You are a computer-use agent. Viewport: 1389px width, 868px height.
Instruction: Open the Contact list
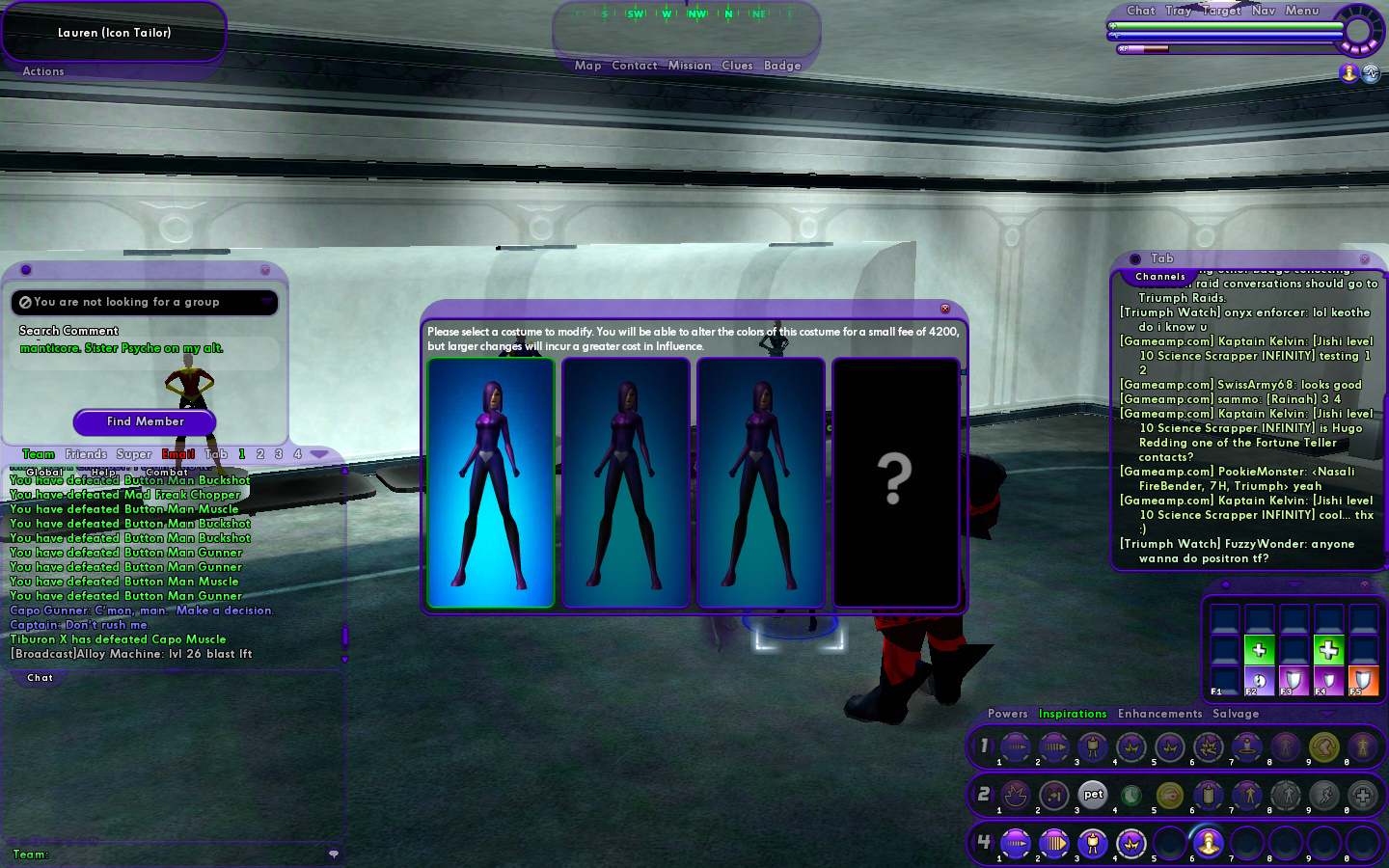(x=634, y=66)
